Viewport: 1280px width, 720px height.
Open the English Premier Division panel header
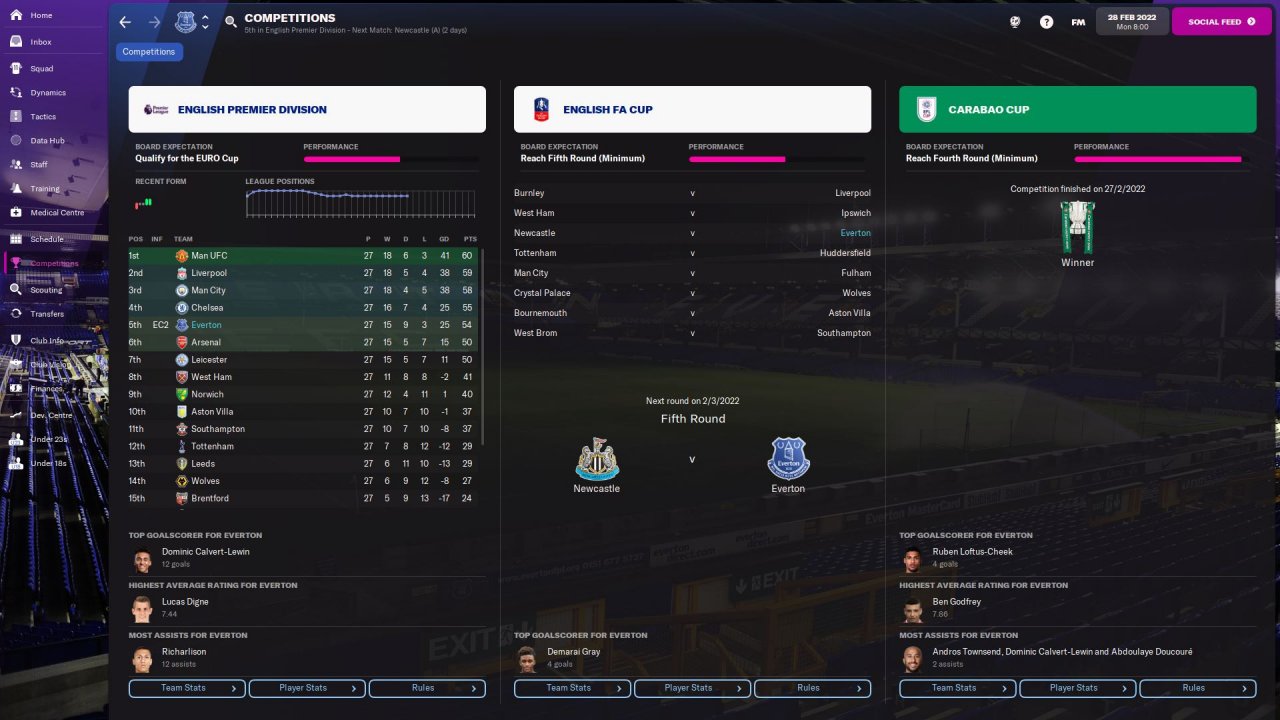[x=307, y=110]
